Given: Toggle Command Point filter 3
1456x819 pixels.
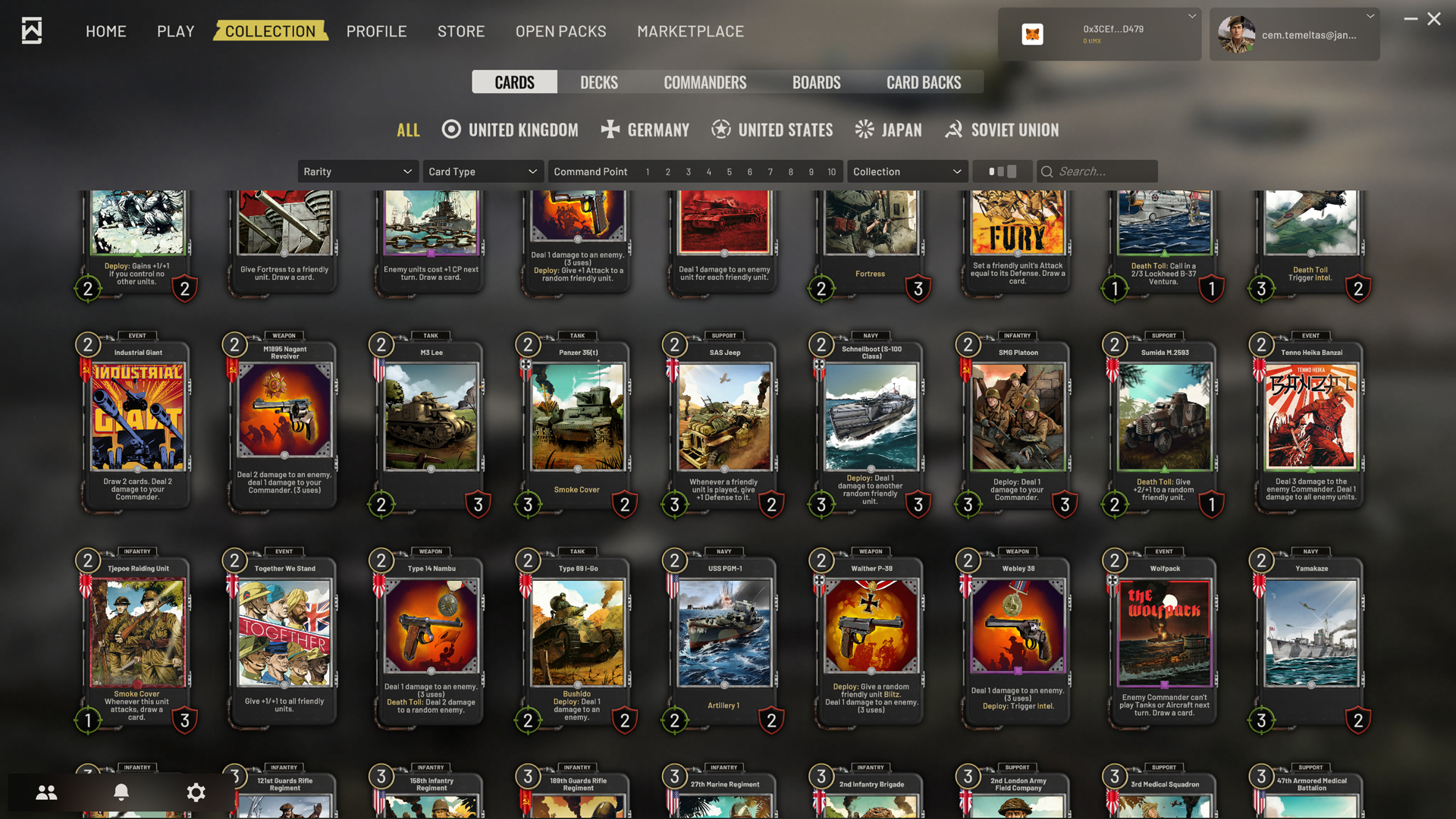Looking at the screenshot, I should pos(688,171).
